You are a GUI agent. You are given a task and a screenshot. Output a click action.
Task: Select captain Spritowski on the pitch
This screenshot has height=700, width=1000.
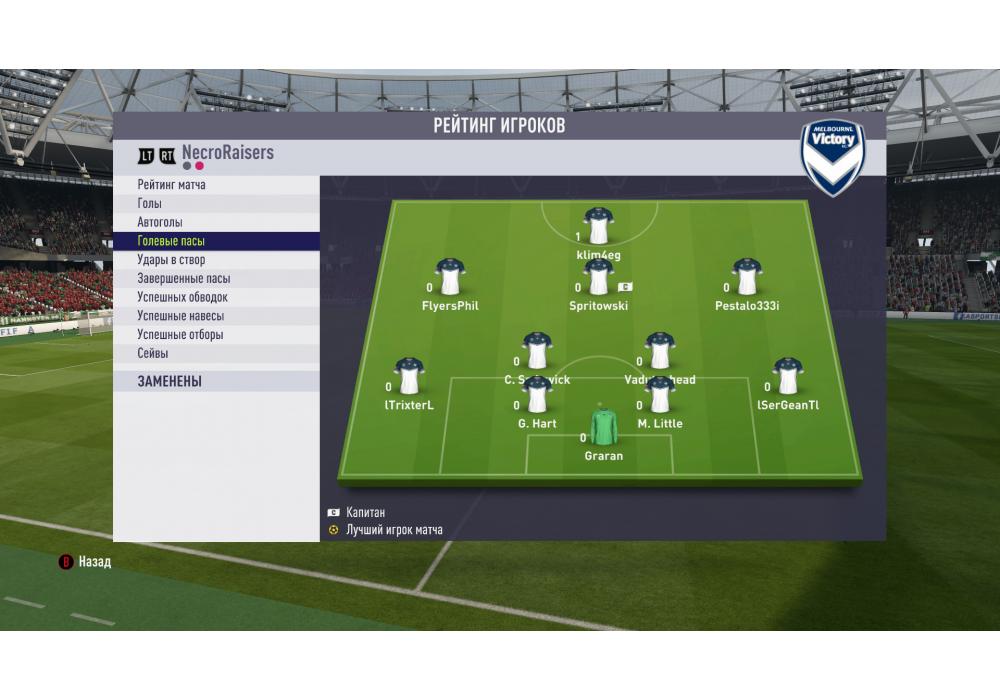599,278
